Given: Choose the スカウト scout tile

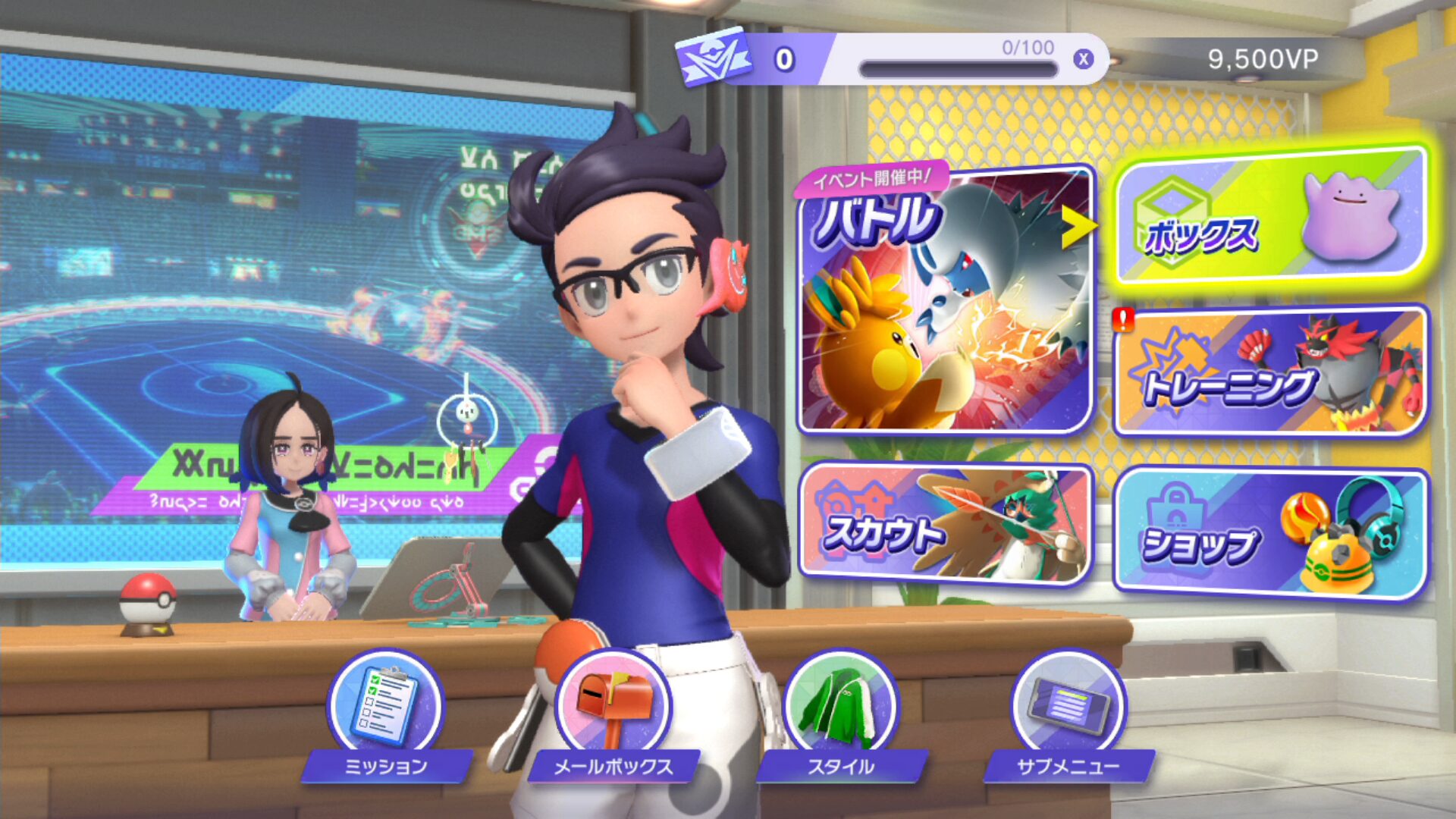Looking at the screenshot, I should (944, 523).
